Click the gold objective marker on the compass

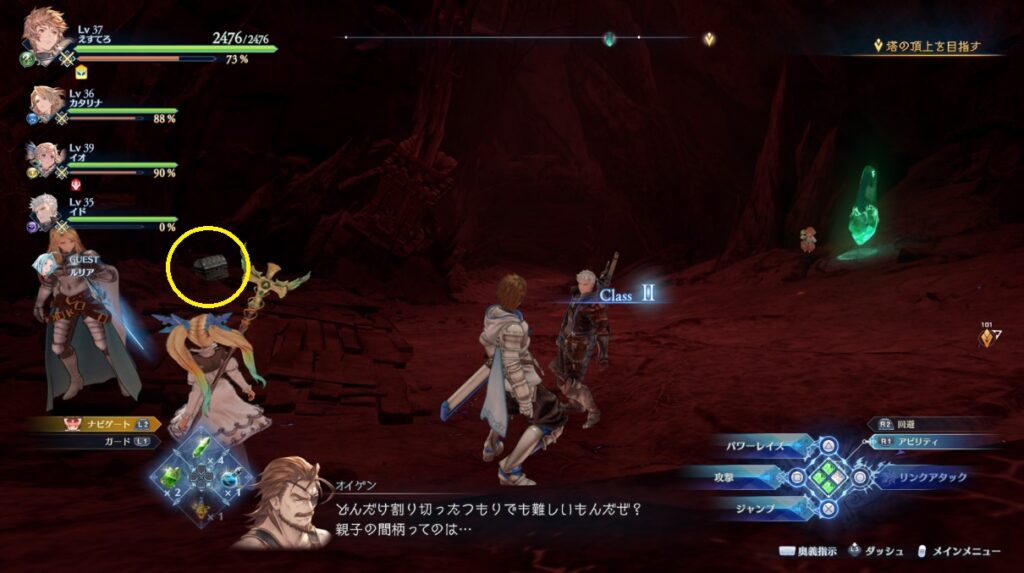[708, 39]
